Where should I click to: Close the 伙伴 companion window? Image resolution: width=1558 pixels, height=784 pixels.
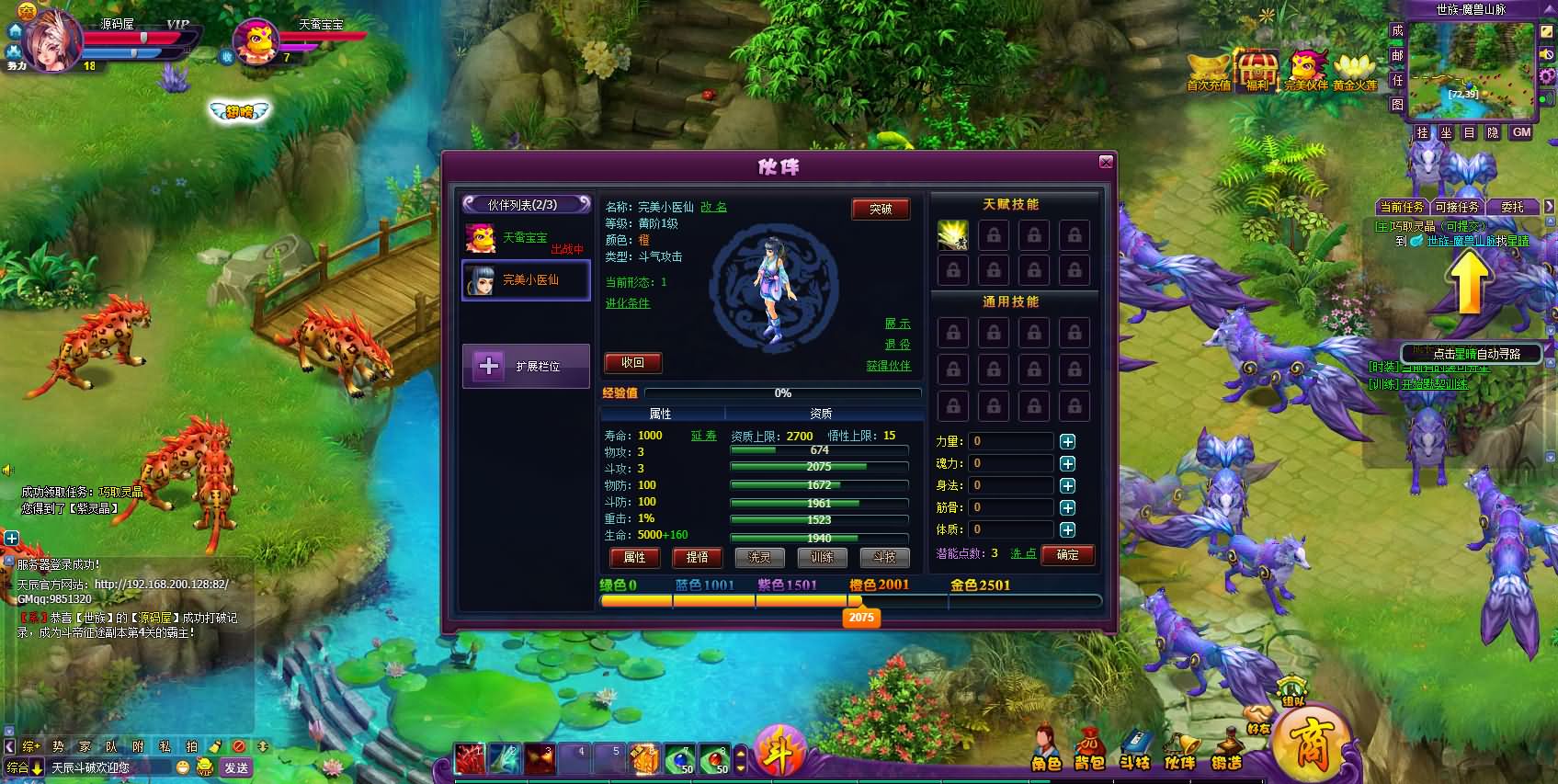tap(1106, 163)
